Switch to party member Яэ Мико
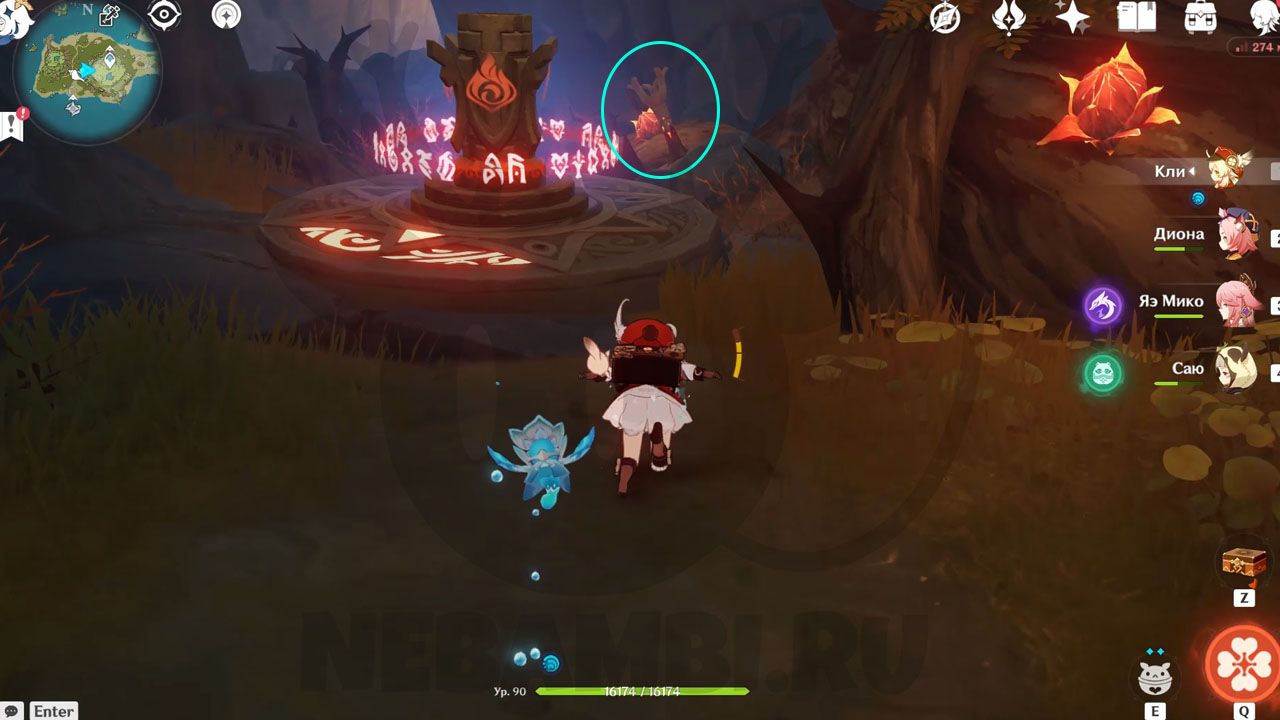 tap(1236, 304)
